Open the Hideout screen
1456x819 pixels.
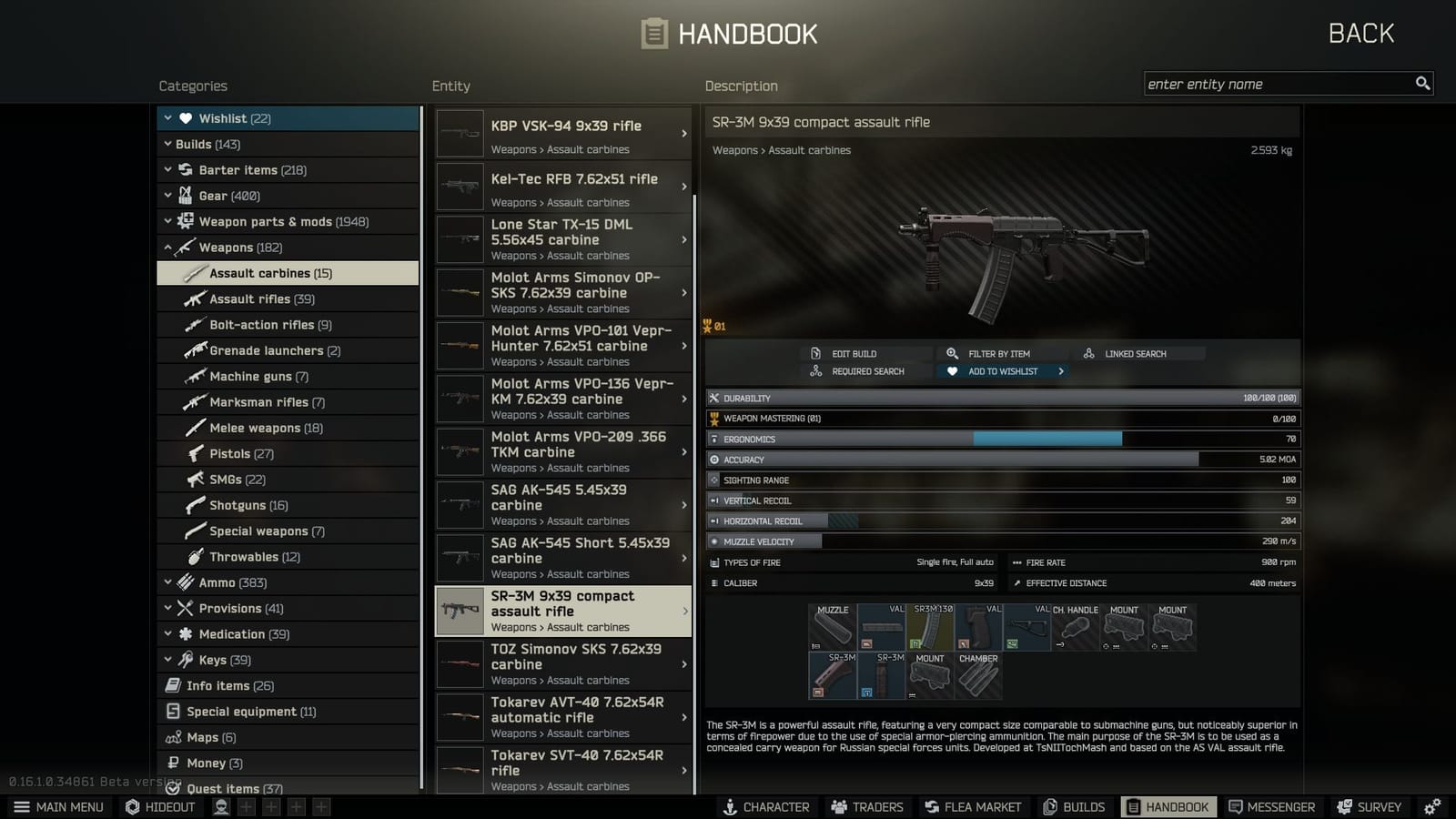[160, 806]
